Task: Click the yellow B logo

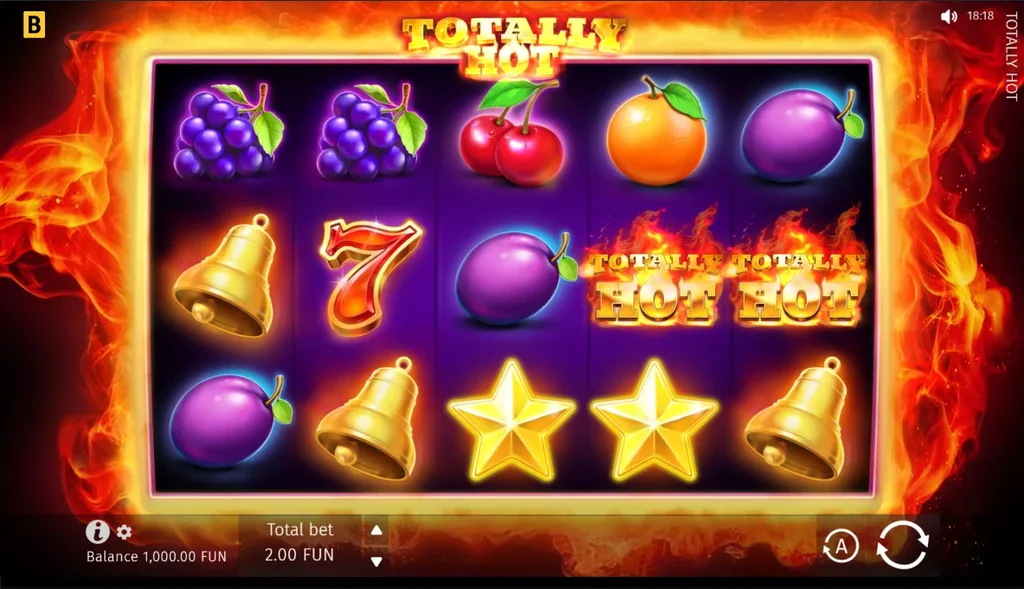Action: [34, 25]
